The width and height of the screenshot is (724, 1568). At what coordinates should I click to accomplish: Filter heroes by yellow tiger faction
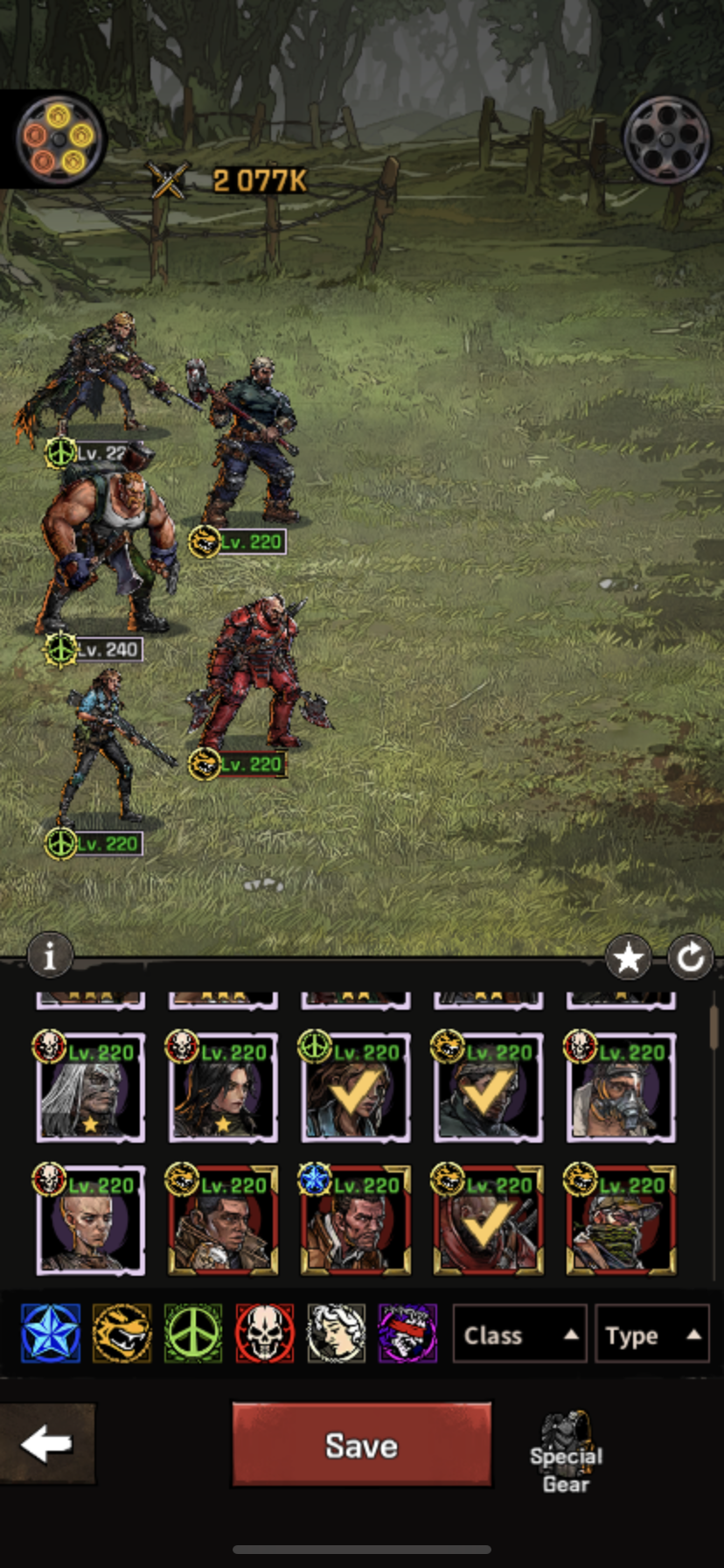[x=122, y=1333]
